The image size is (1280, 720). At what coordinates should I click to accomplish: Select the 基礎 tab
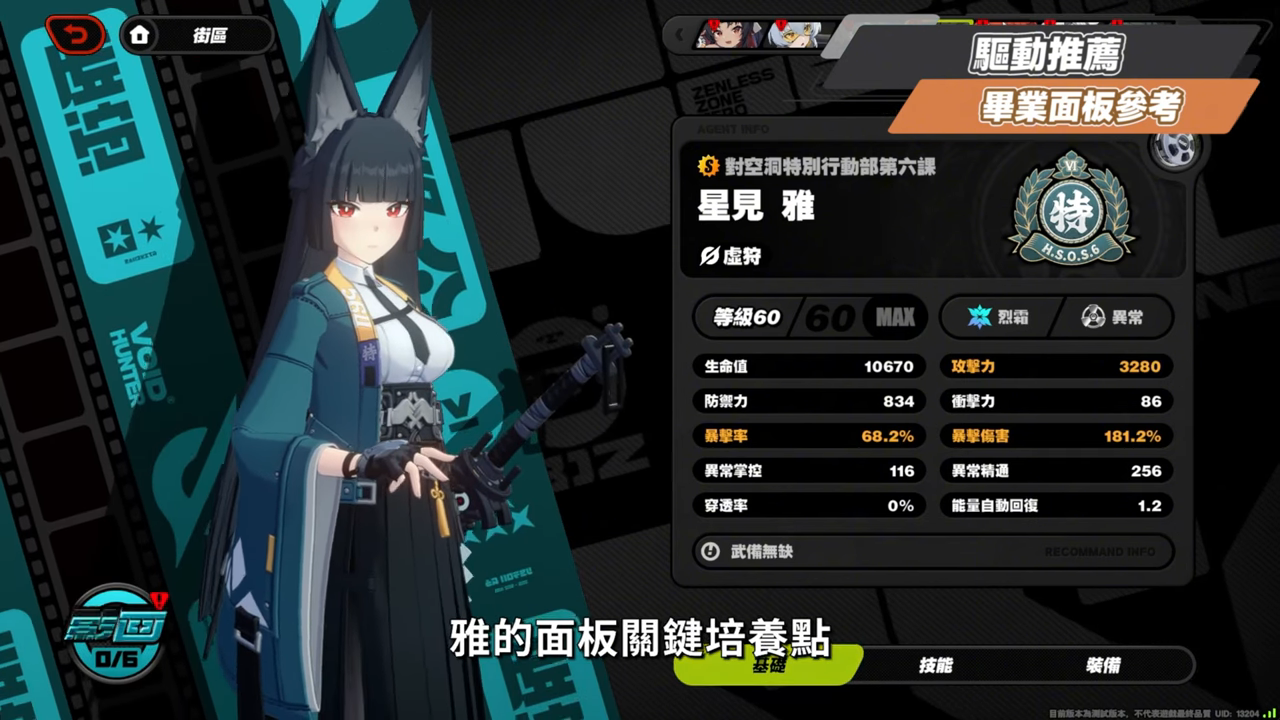[768, 665]
